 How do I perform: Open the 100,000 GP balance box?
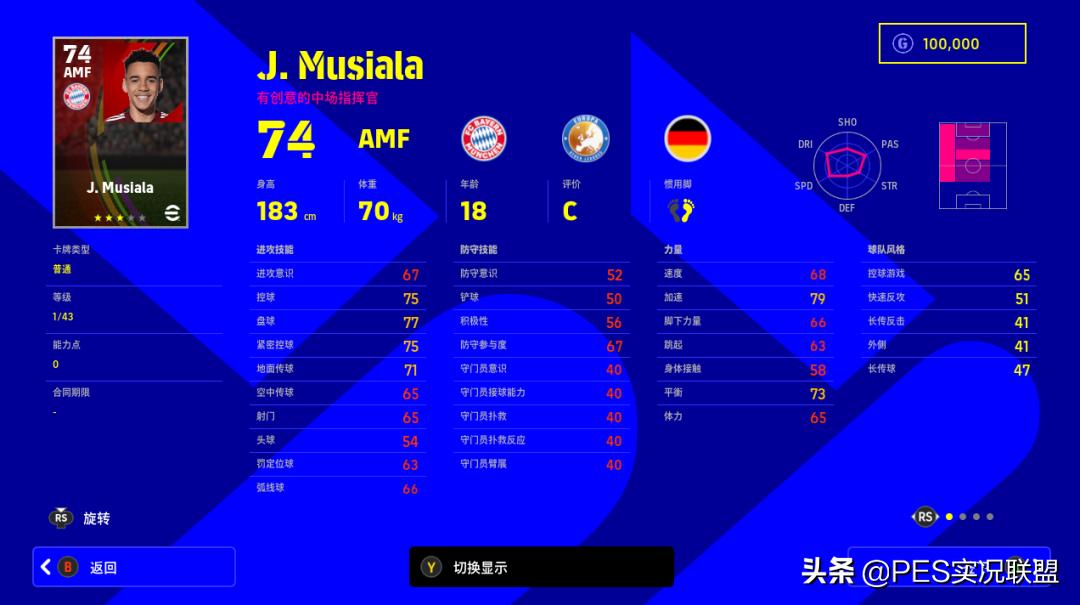[952, 44]
